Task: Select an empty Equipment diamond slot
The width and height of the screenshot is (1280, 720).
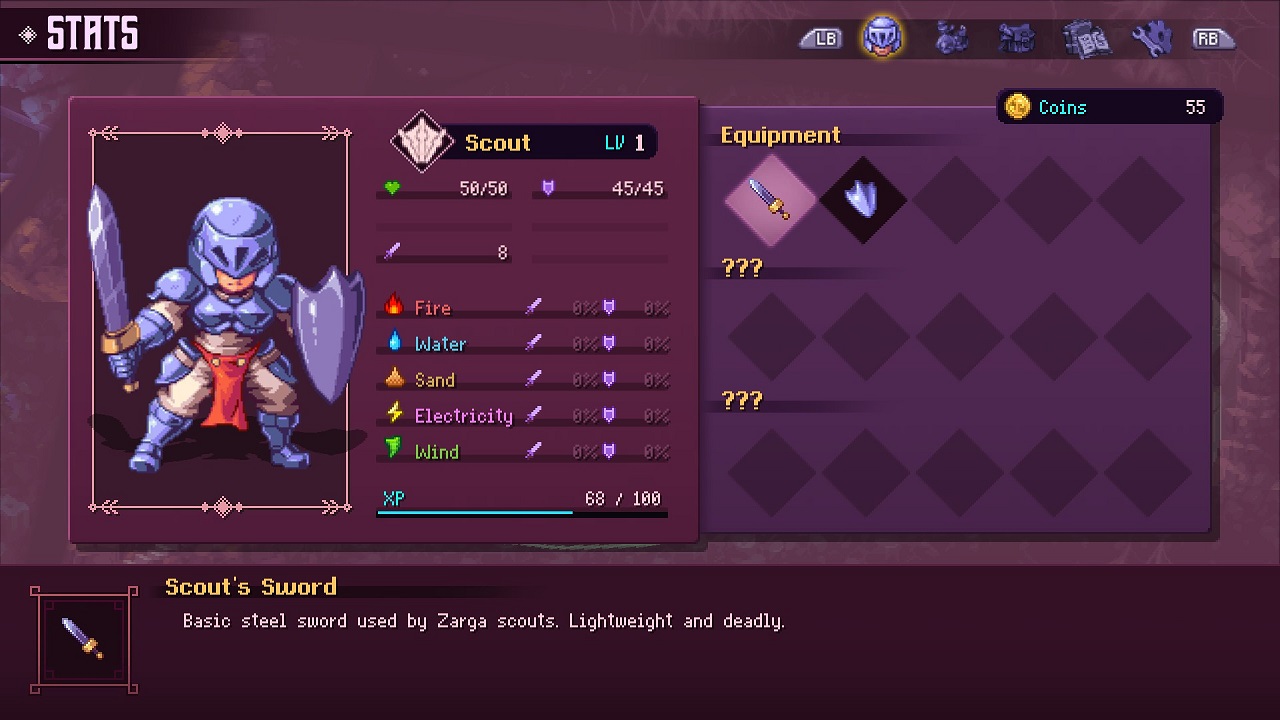Action: [957, 199]
